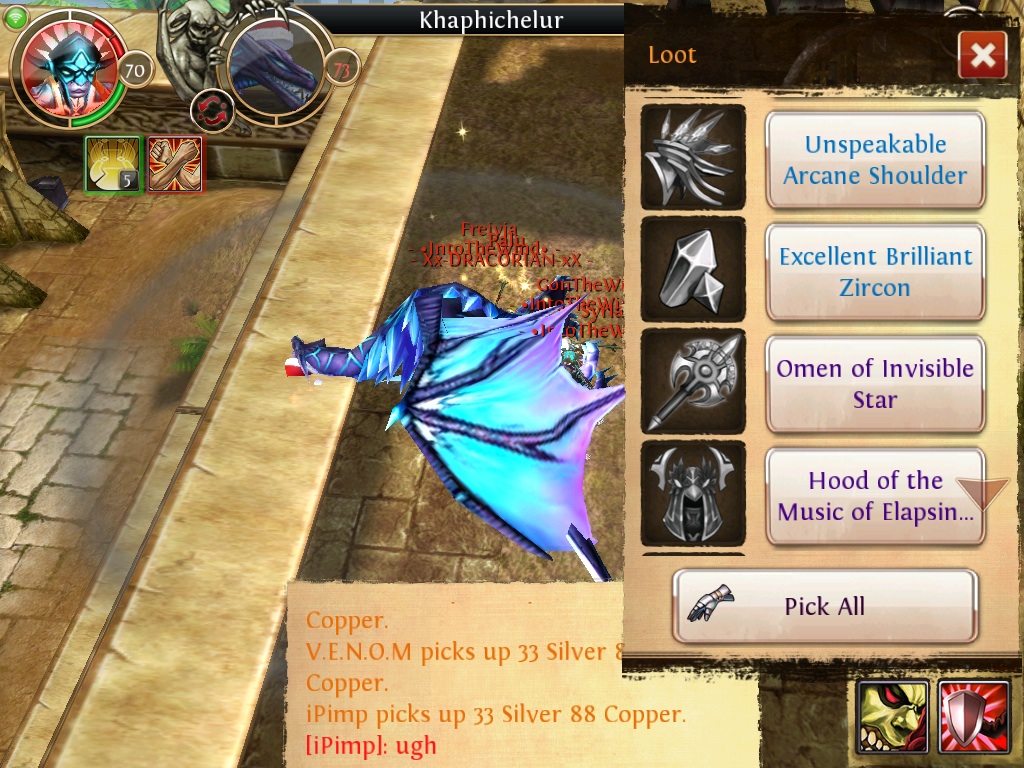Image resolution: width=1024 pixels, height=768 pixels.
Task: Activate the green goblin face skill
Action: [x=893, y=717]
